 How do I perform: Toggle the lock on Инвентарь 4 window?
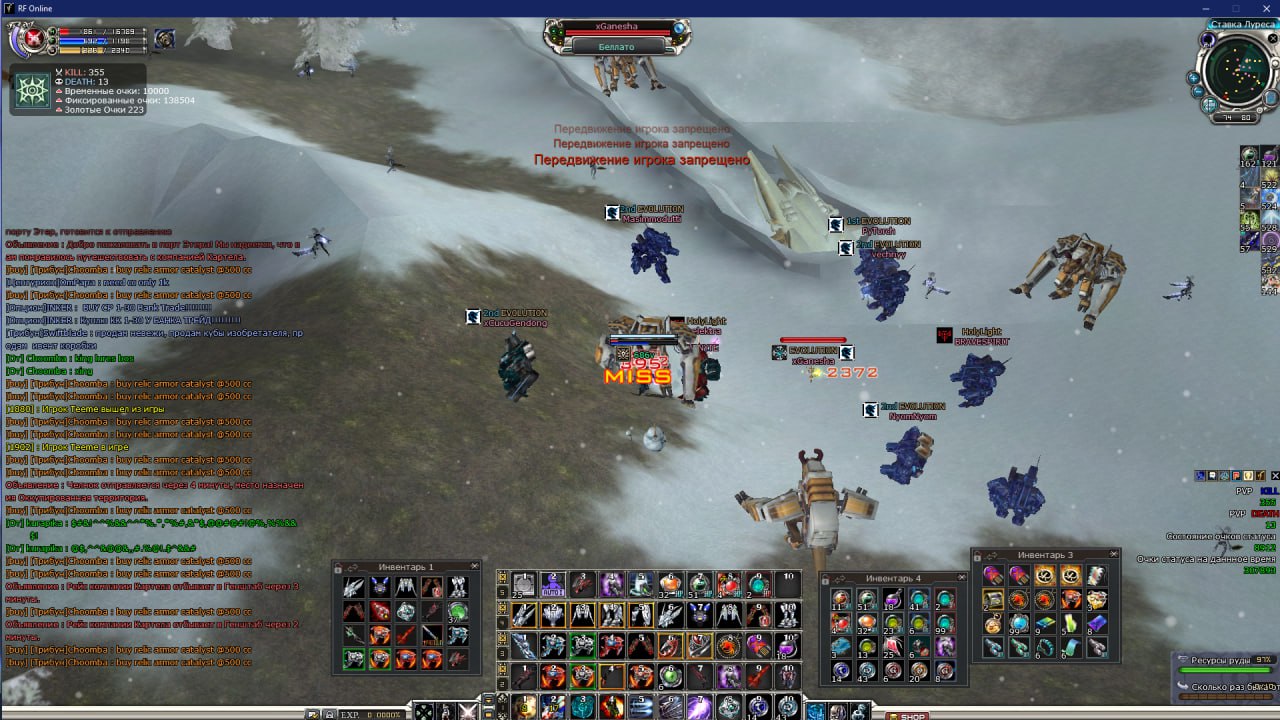(x=827, y=578)
